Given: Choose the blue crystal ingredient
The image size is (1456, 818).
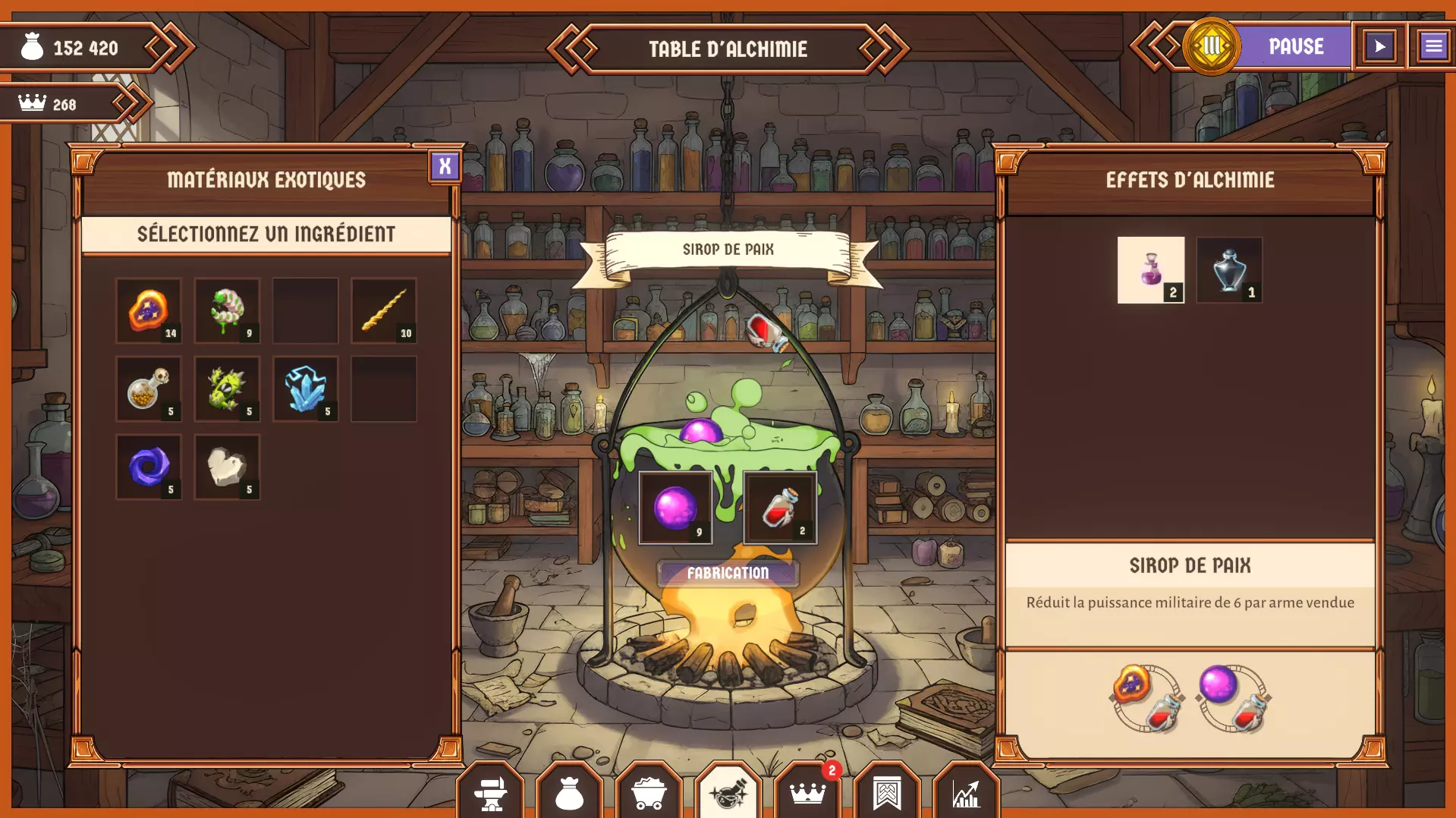Looking at the screenshot, I should pos(306,389).
